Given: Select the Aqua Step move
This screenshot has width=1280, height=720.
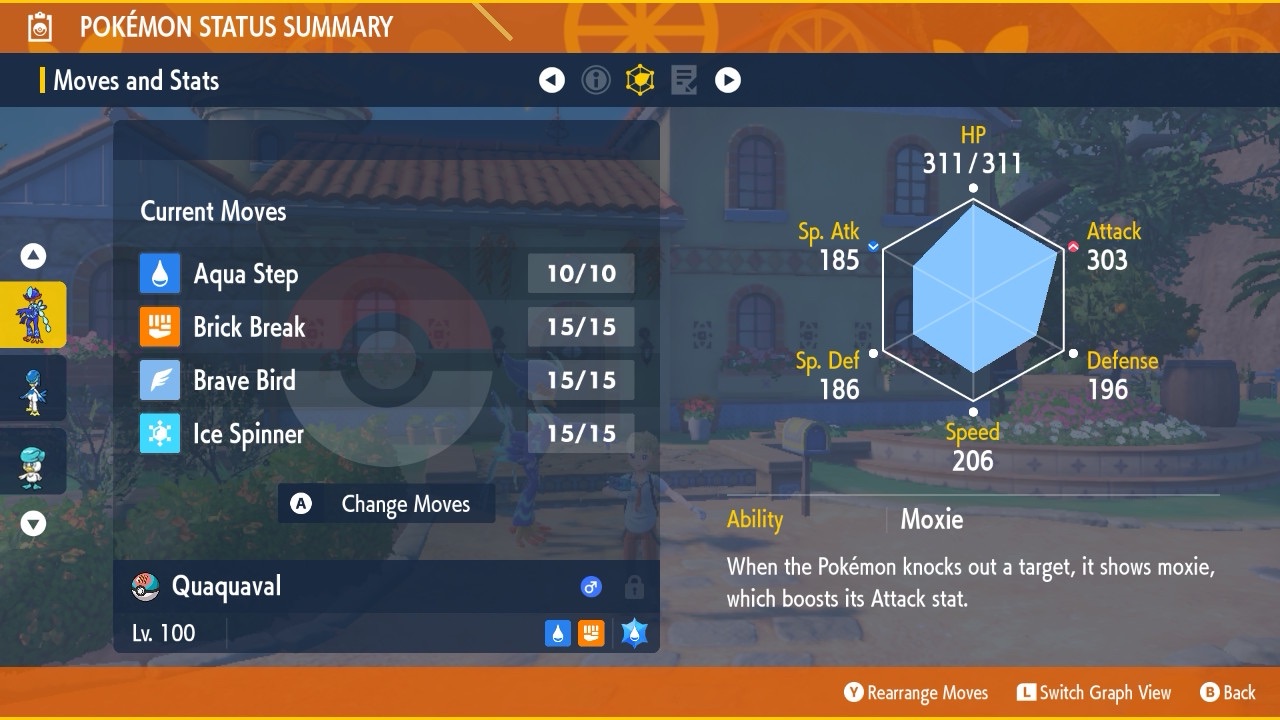Looking at the screenshot, I should pos(386,274).
